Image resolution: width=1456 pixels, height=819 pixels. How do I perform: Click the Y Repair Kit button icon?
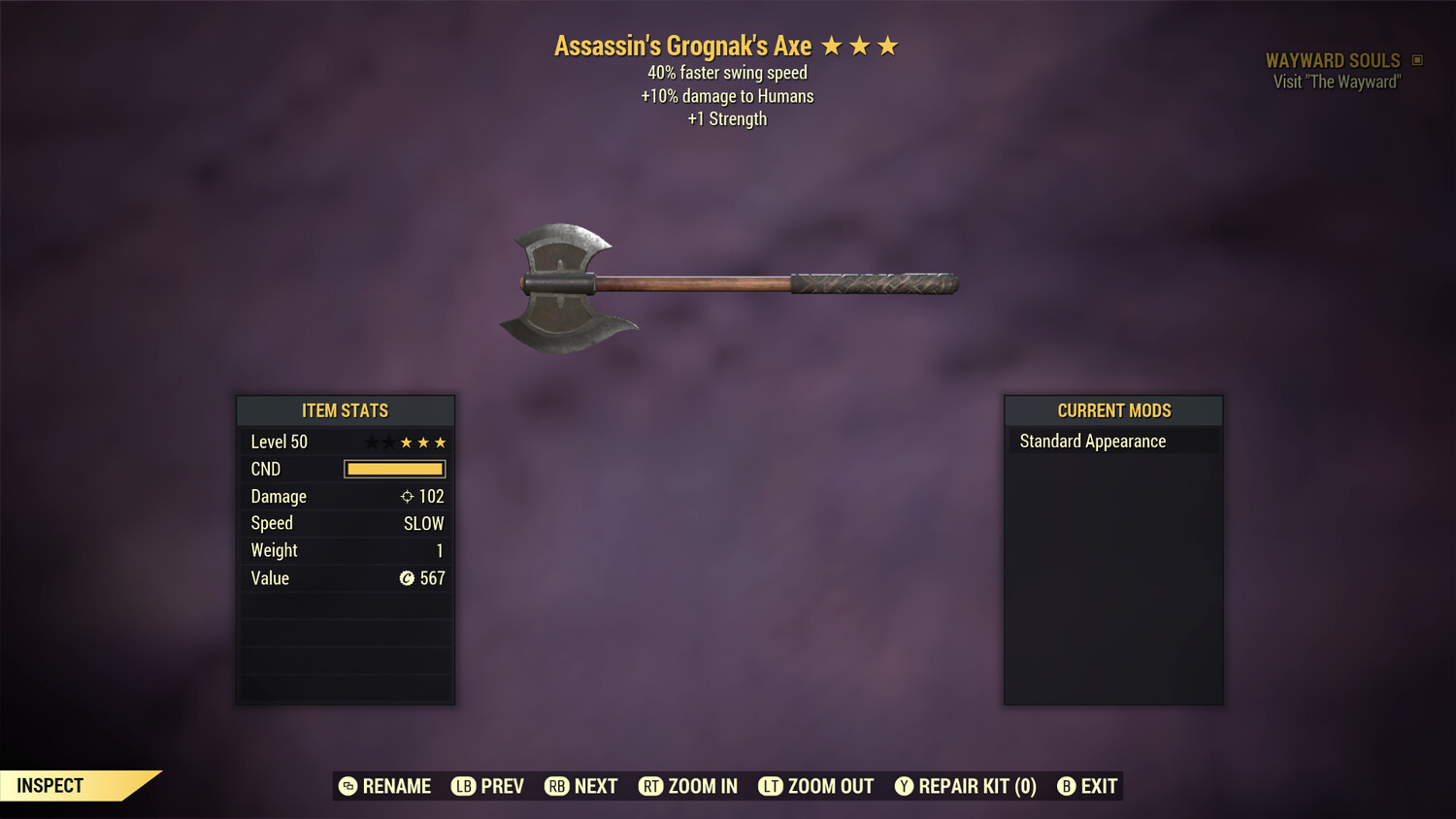pyautogui.click(x=903, y=786)
